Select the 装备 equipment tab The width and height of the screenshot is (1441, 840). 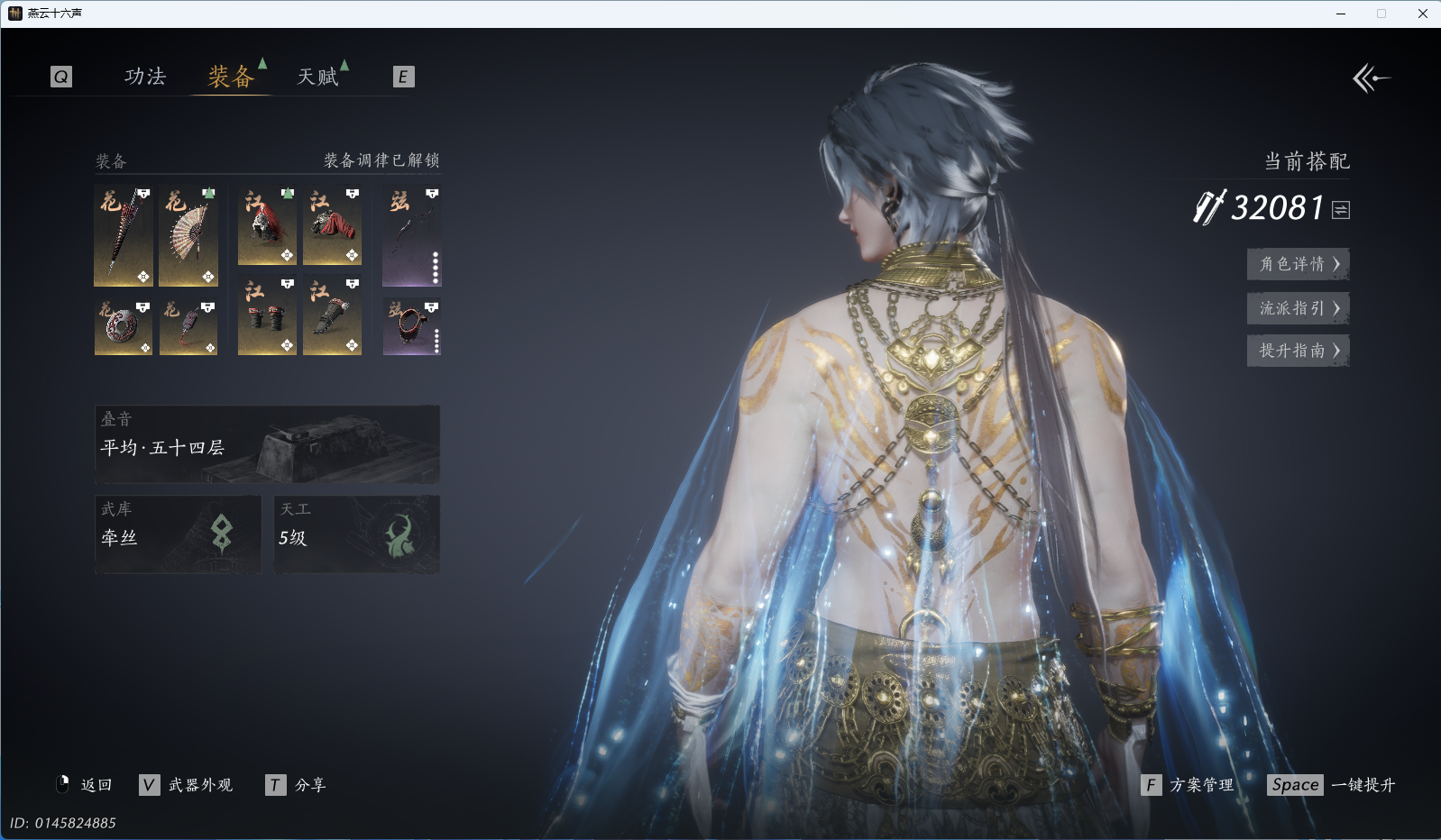231,77
